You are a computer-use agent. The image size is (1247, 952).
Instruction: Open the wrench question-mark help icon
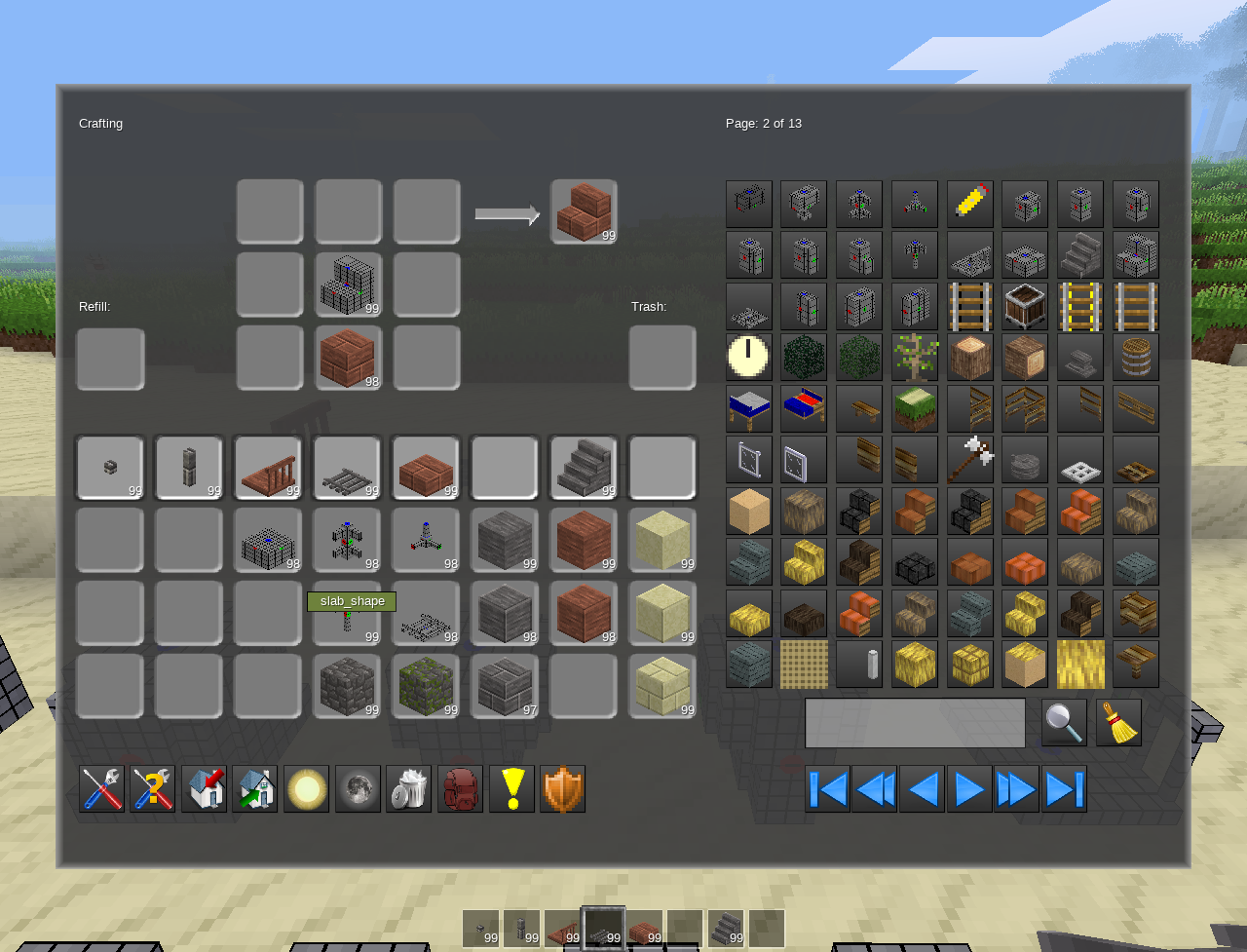[153, 788]
